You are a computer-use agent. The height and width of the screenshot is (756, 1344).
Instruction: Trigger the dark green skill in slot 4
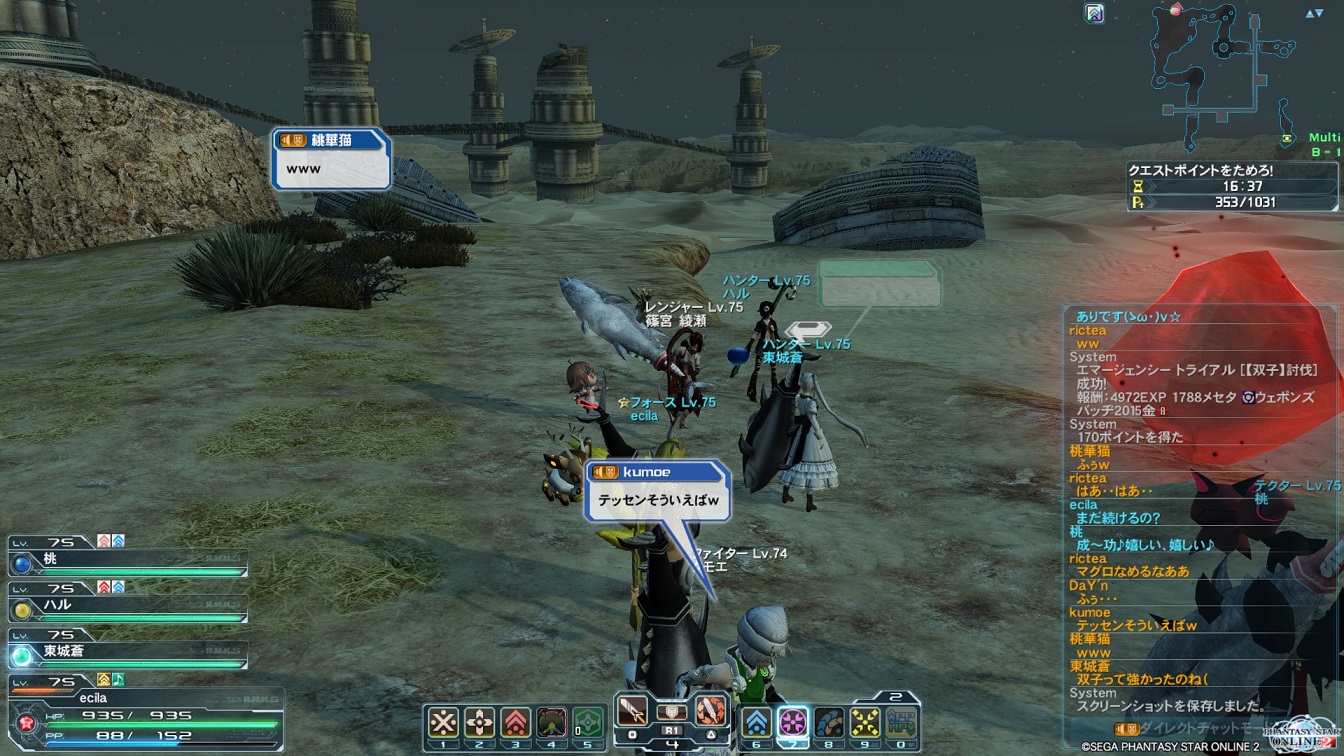tap(552, 722)
